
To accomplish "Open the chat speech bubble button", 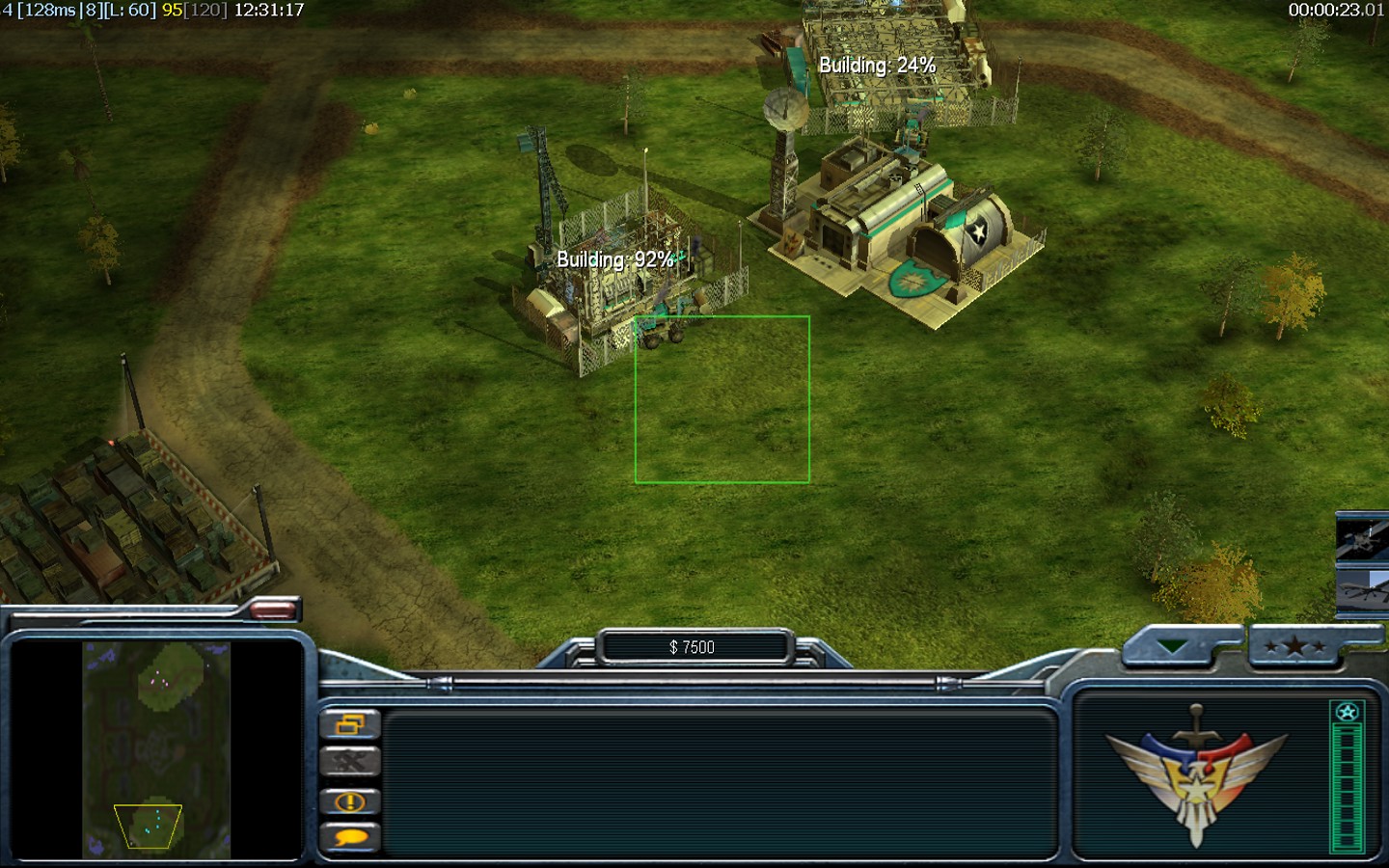I will 350,838.
